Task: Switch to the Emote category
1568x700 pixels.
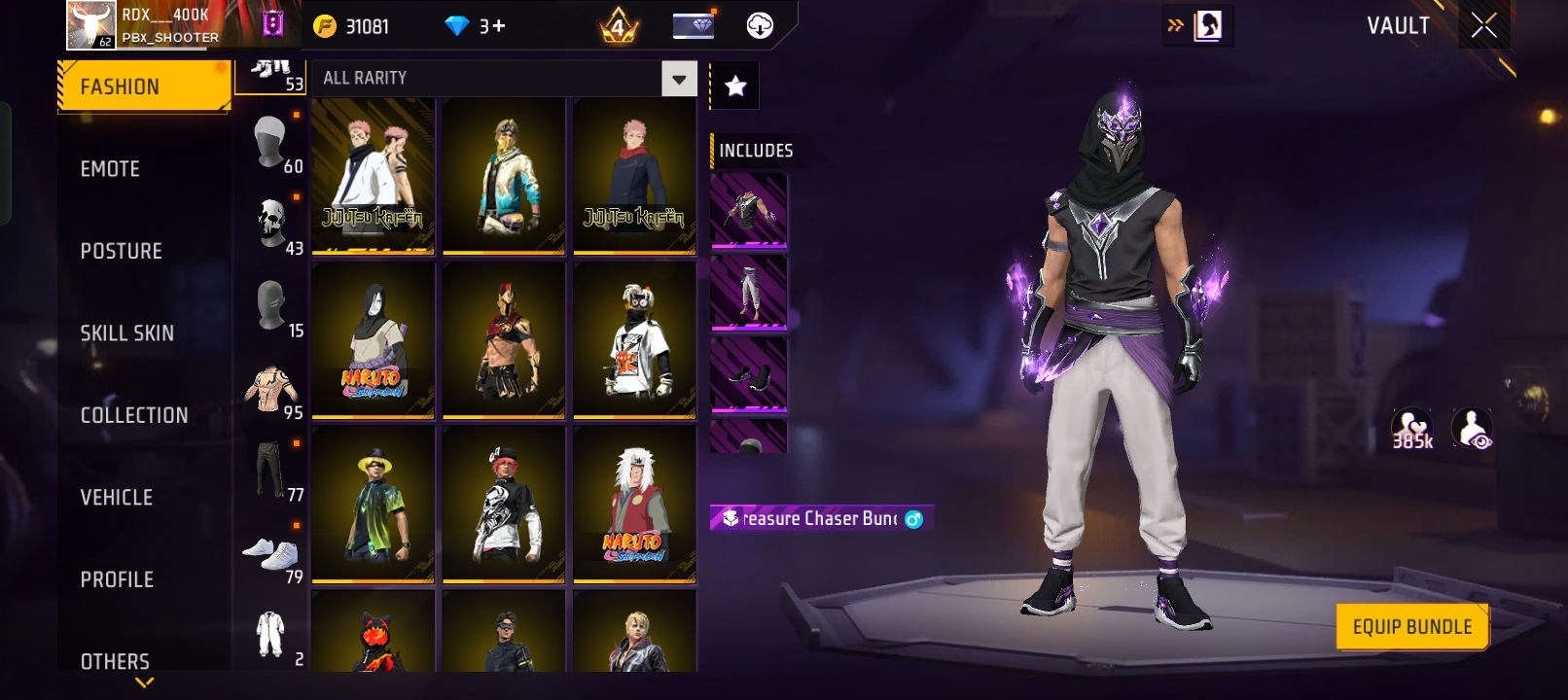Action: 110,169
